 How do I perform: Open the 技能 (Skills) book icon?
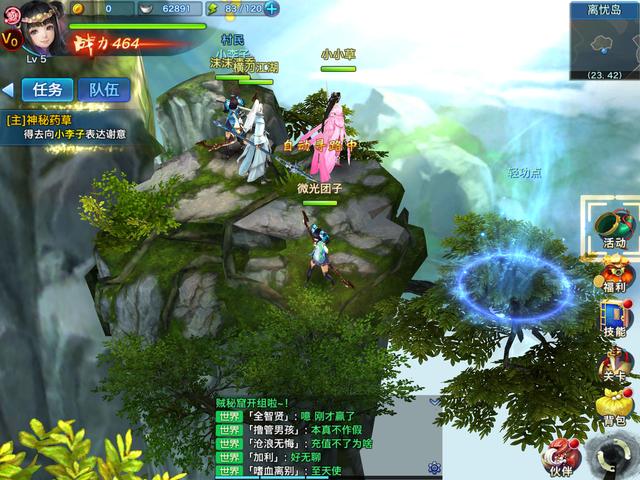(x=614, y=319)
